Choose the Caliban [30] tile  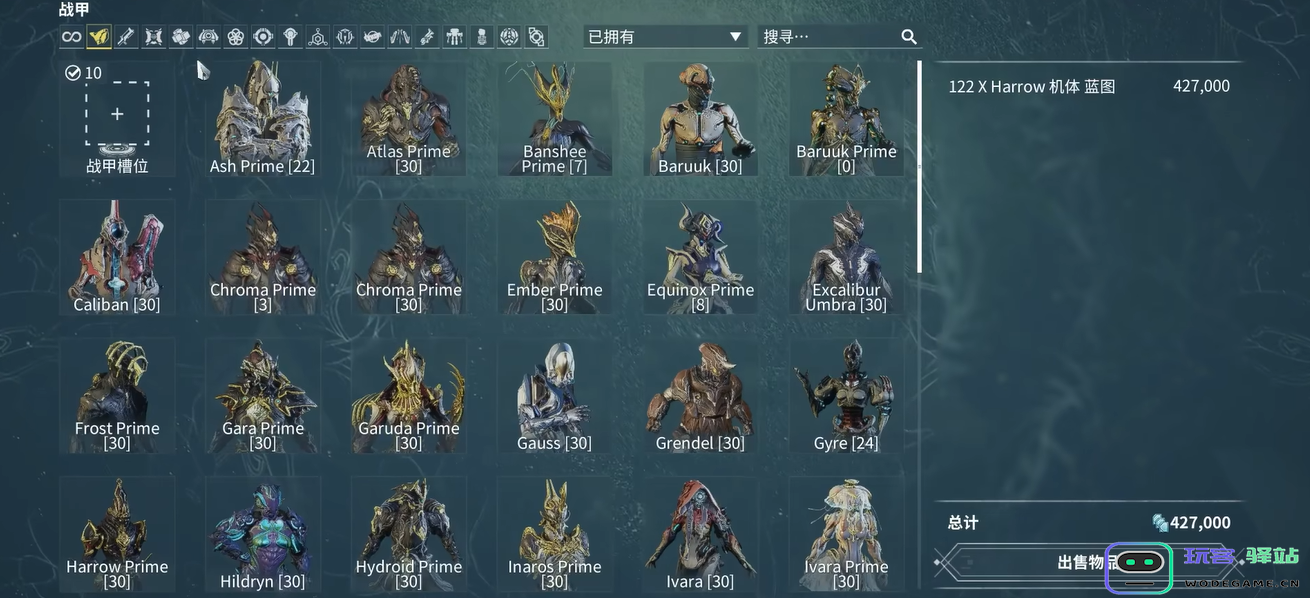(x=117, y=256)
